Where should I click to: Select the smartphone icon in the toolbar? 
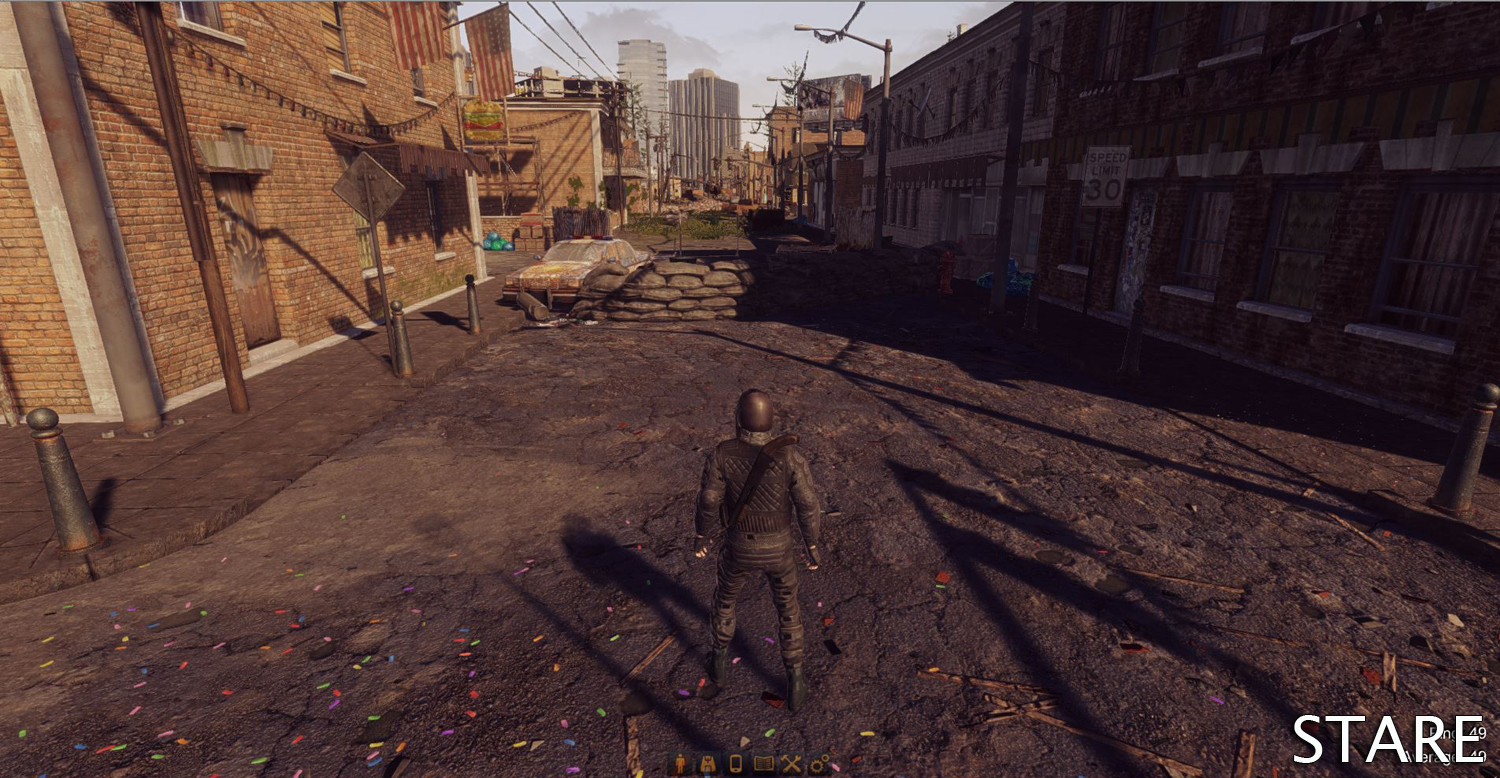pyautogui.click(x=735, y=764)
